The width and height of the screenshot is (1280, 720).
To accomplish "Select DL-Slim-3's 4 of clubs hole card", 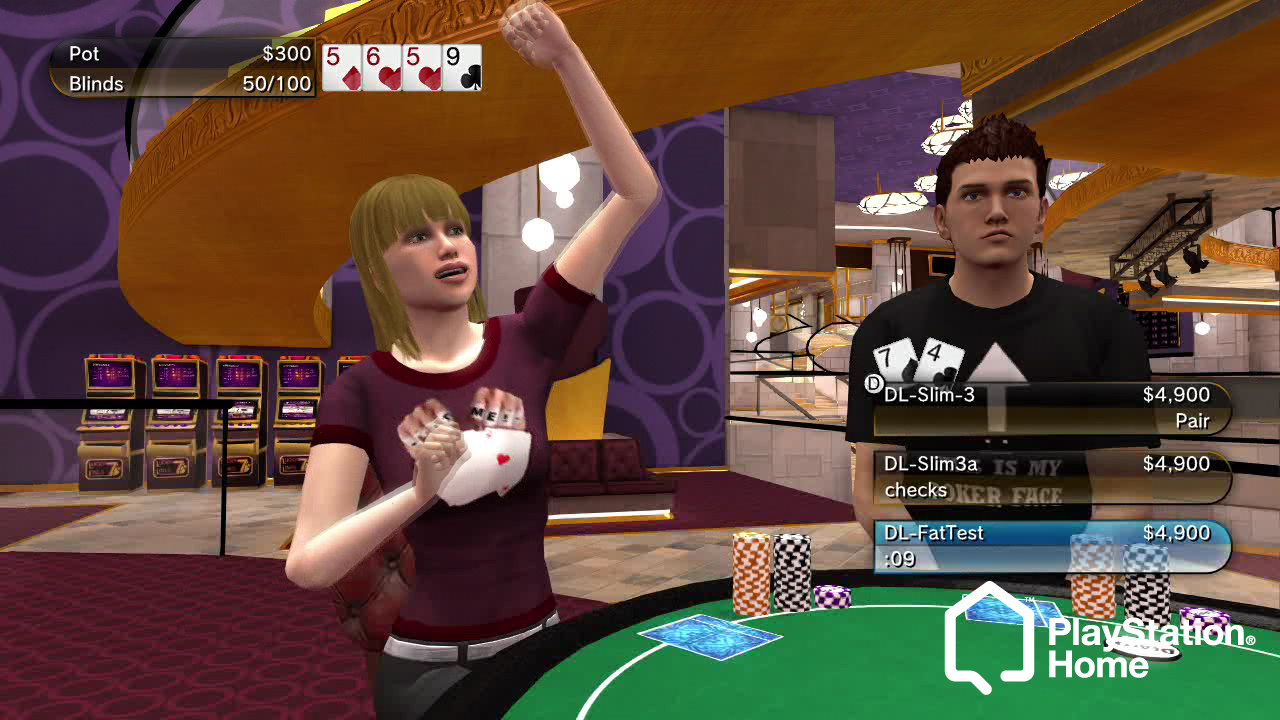I will pos(938,362).
